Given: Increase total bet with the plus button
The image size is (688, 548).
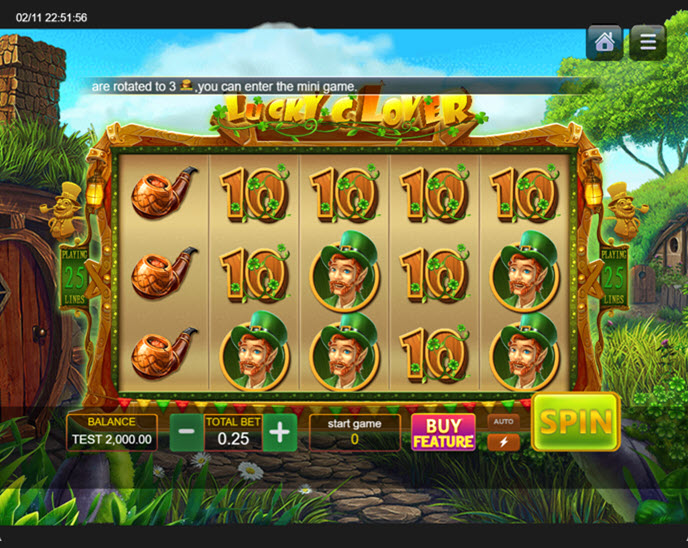Looking at the screenshot, I should 281,433.
